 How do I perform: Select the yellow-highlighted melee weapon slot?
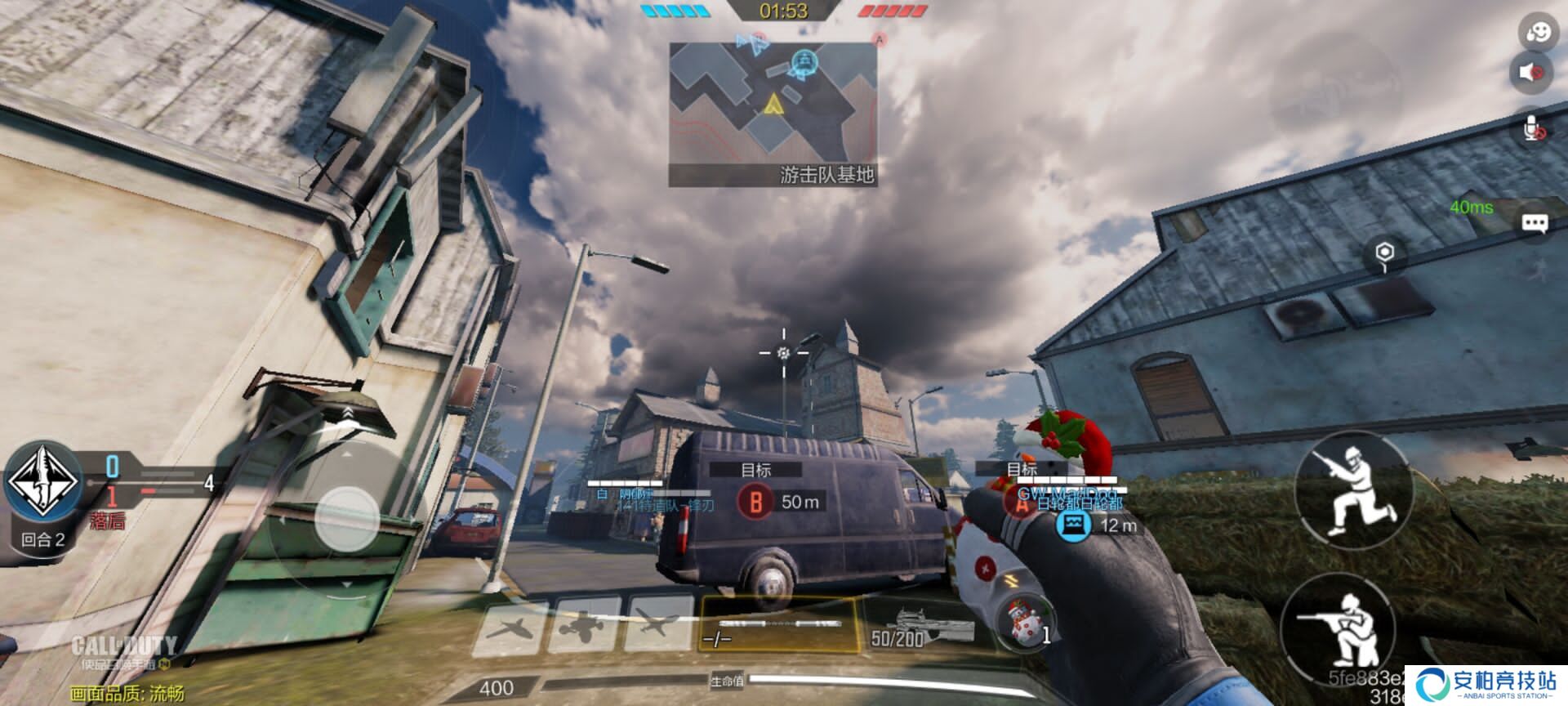click(777, 626)
